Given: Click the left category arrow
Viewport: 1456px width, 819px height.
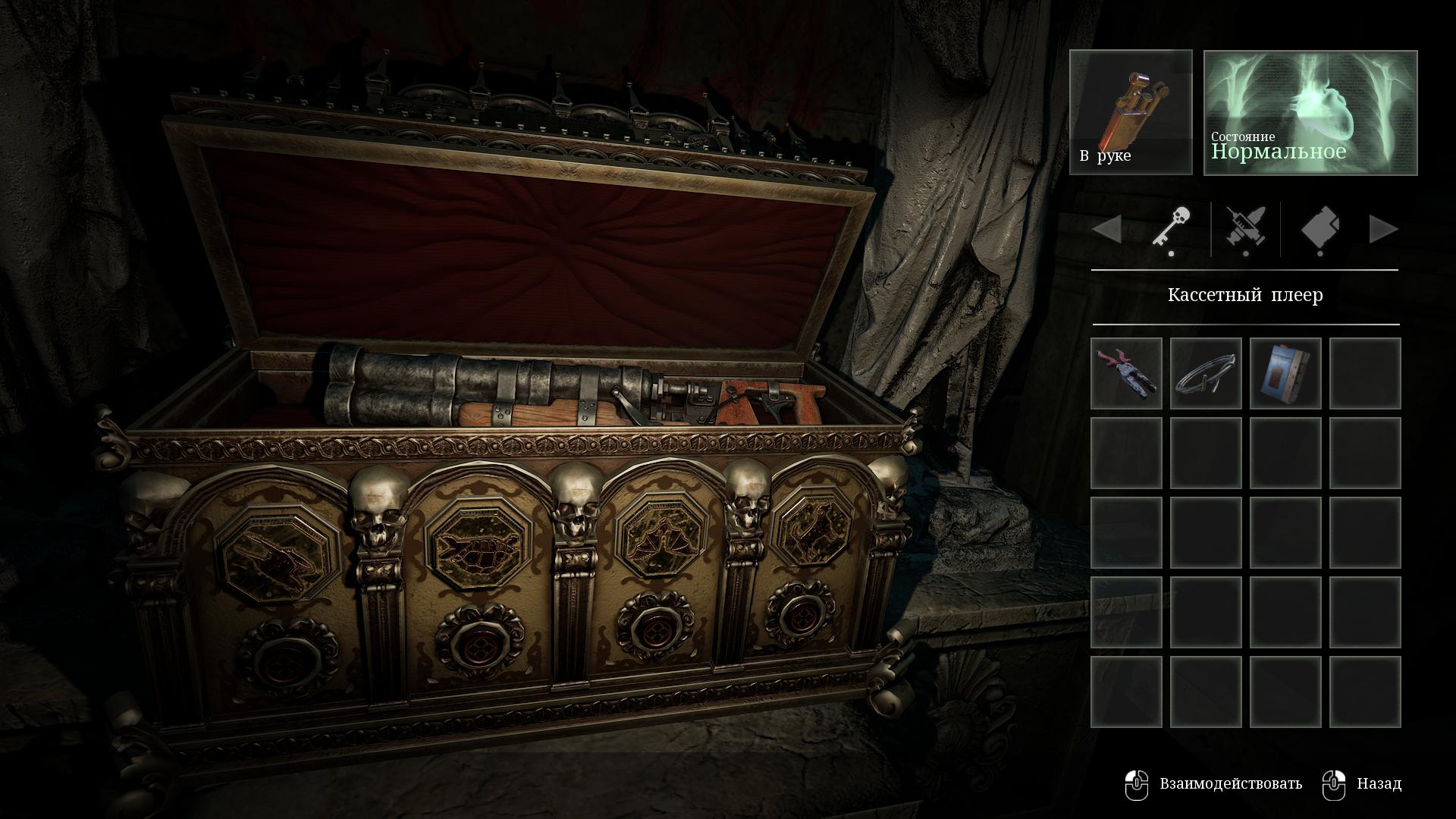Looking at the screenshot, I should click(1107, 229).
